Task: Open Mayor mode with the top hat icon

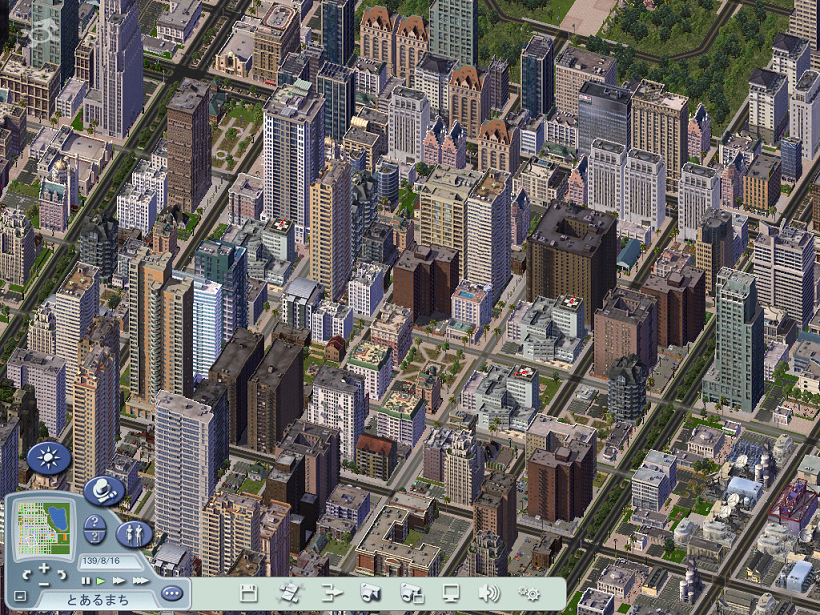Action: click(x=103, y=490)
